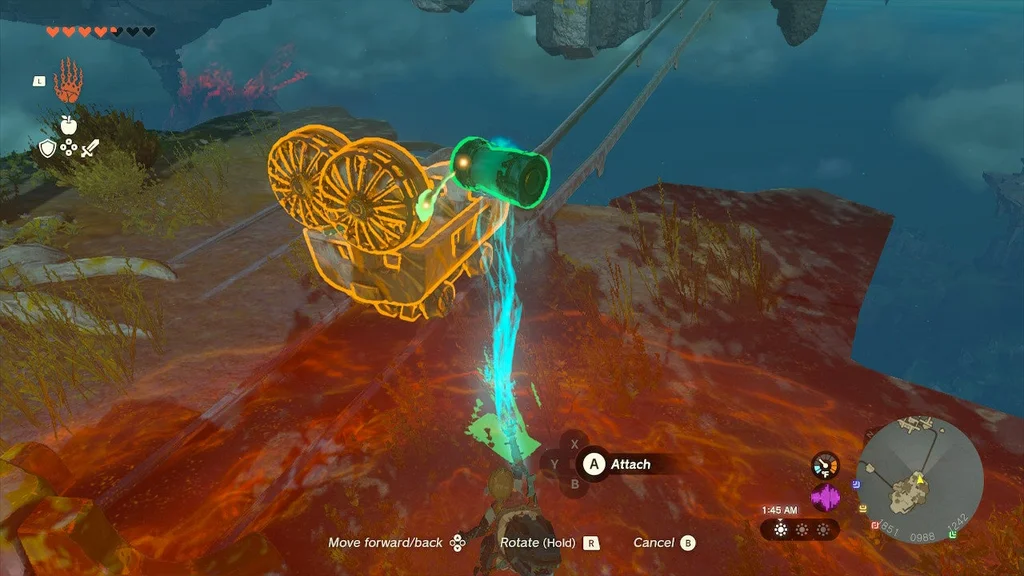
Task: Select the Ultrahand ability hand icon
Action: [x=68, y=81]
